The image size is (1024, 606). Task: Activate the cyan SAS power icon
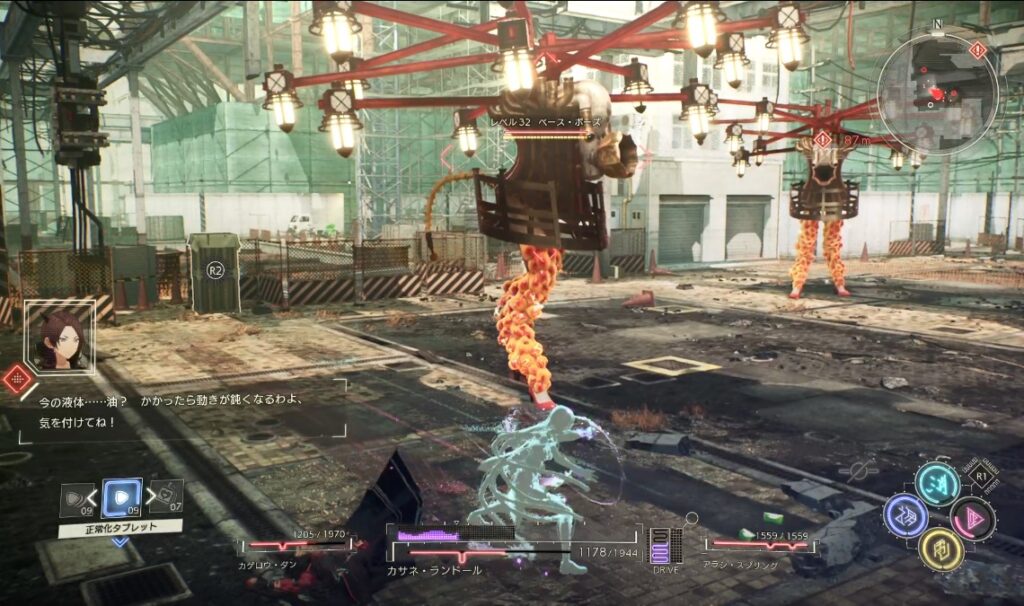coord(938,485)
